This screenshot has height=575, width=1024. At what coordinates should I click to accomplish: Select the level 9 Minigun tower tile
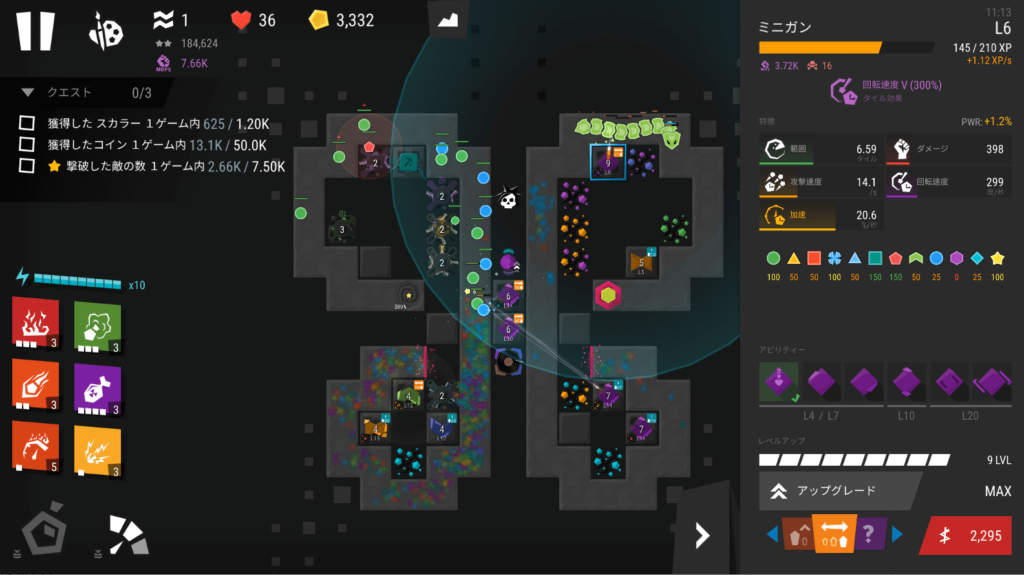click(608, 163)
